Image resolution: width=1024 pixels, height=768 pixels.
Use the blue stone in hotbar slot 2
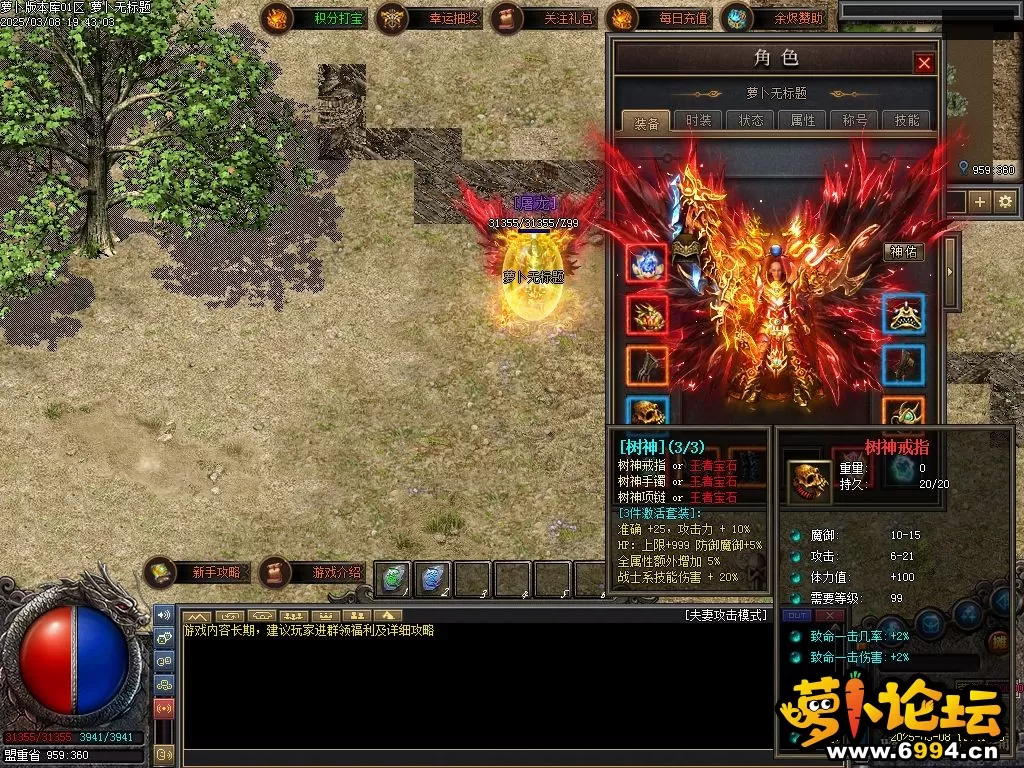point(432,579)
